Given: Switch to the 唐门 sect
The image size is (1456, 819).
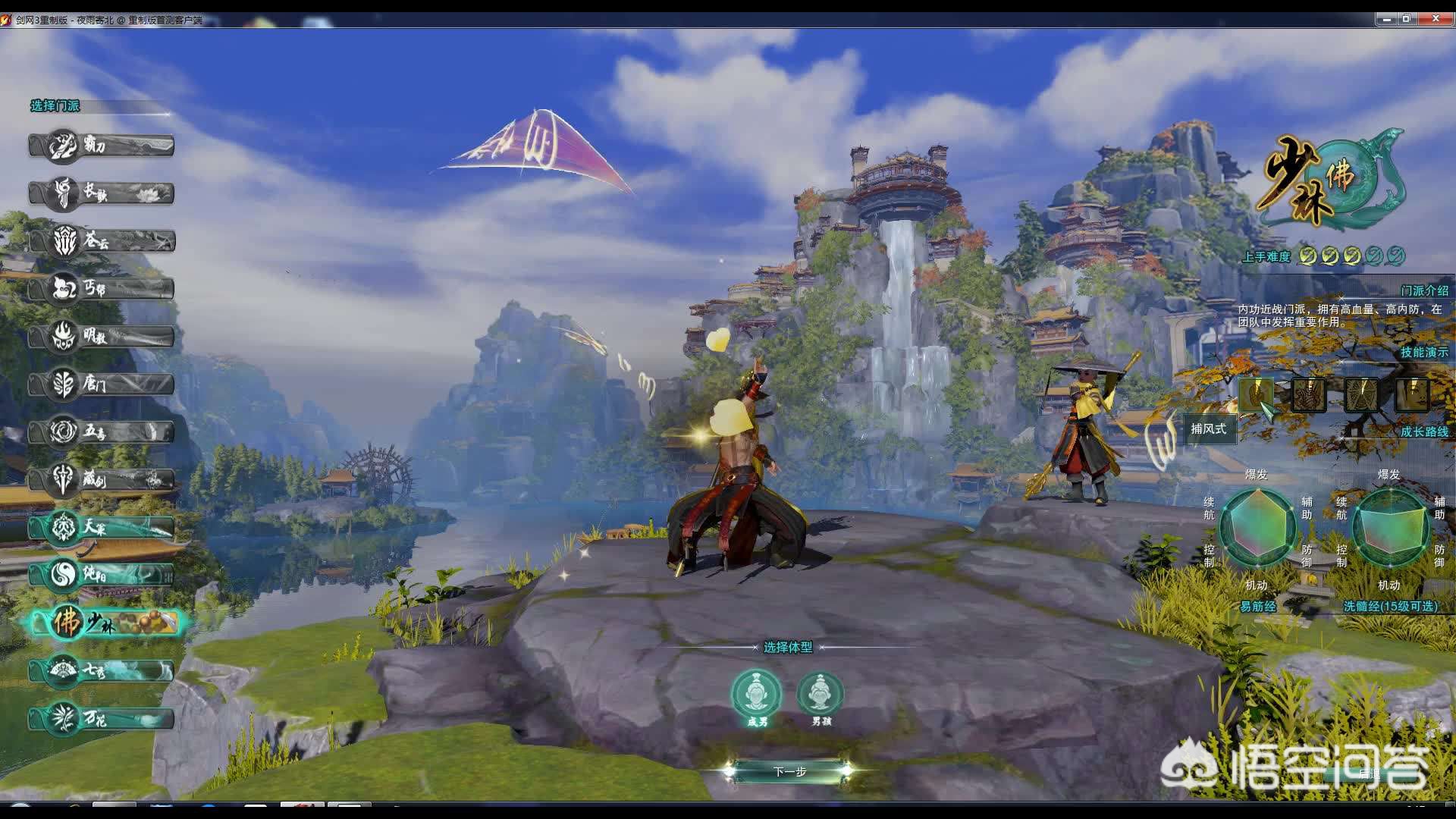Looking at the screenshot, I should tap(101, 384).
